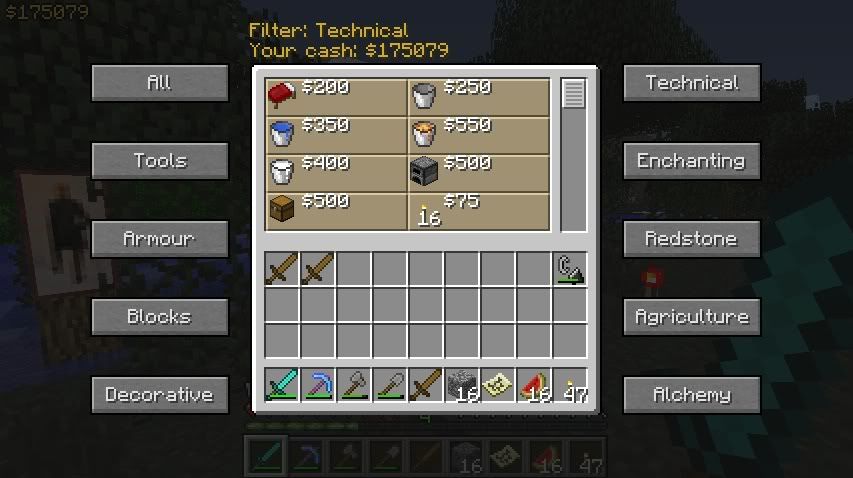
Task: Switch to the Tools category
Action: [159, 161]
